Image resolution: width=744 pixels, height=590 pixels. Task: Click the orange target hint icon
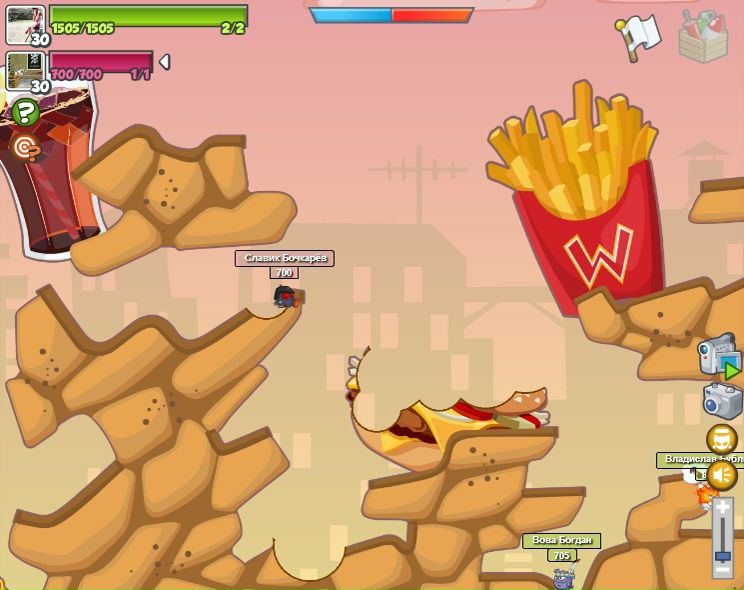click(24, 148)
